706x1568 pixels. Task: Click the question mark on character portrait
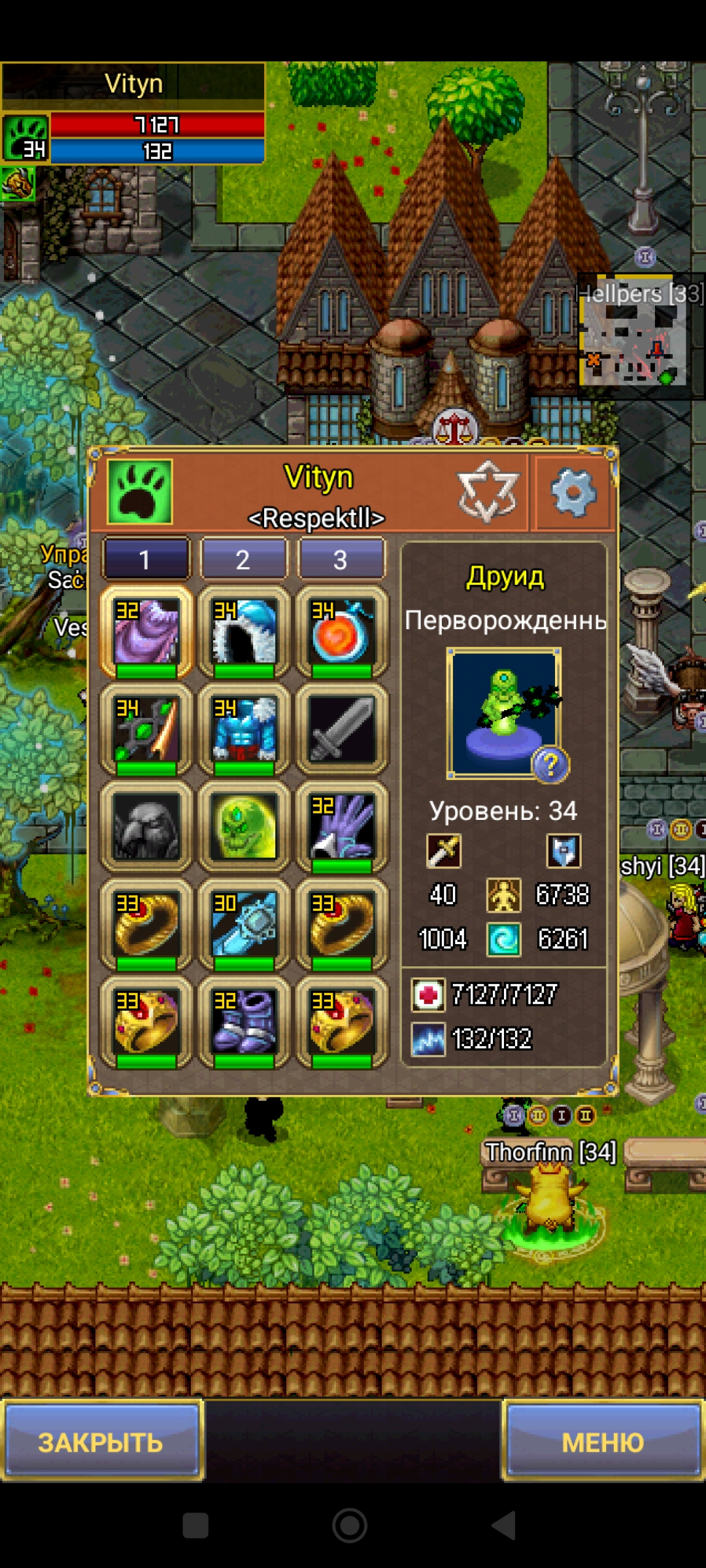coord(550,764)
